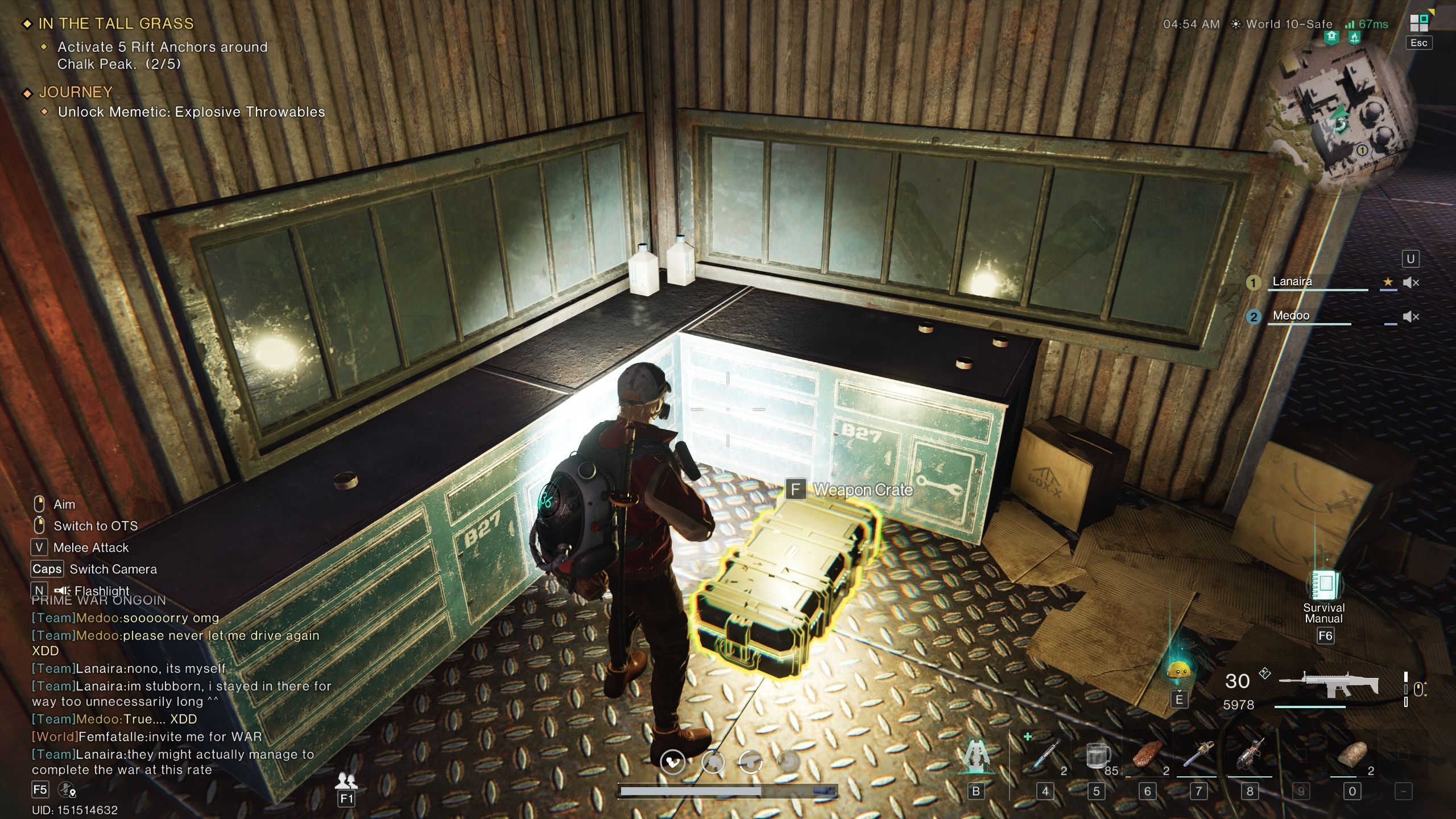1456x819 pixels.
Task: Open the menu via the Esc grid icon
Action: 1418,23
